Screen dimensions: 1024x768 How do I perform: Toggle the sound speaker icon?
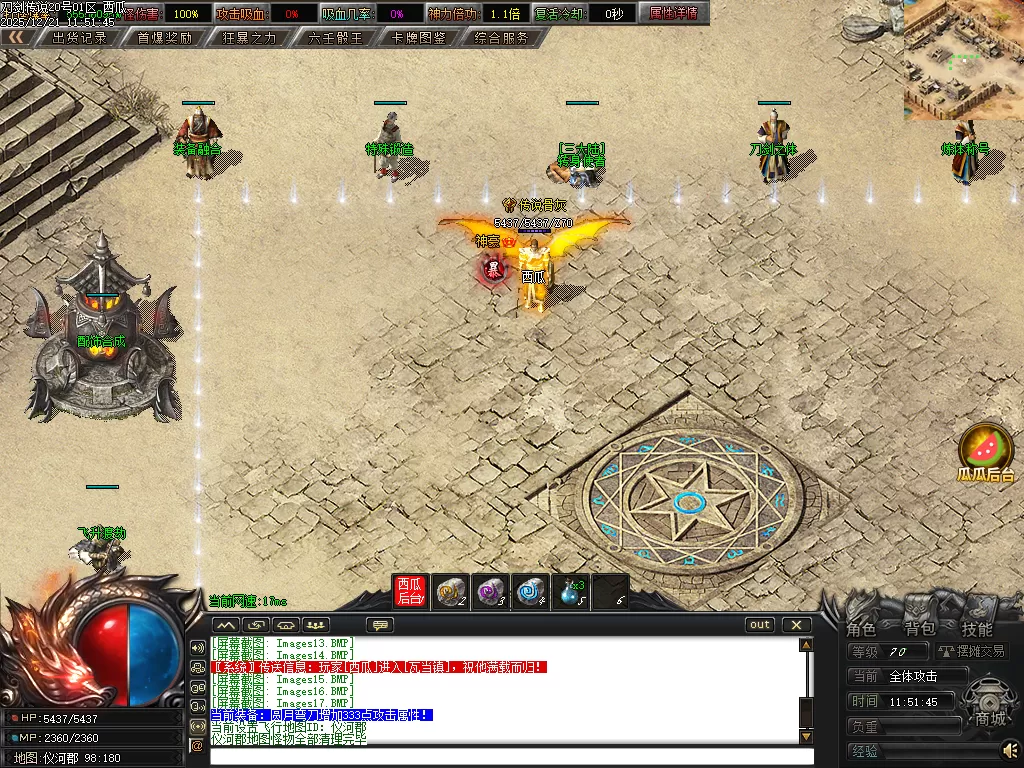click(x=1009, y=748)
